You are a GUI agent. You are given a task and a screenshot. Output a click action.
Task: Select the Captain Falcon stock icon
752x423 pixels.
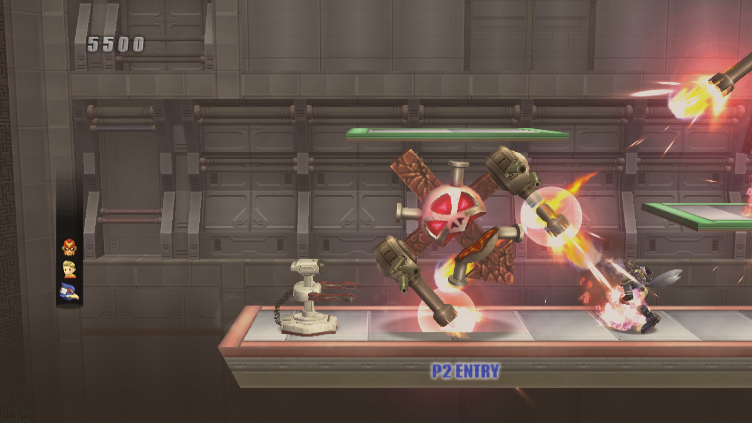tap(69, 246)
